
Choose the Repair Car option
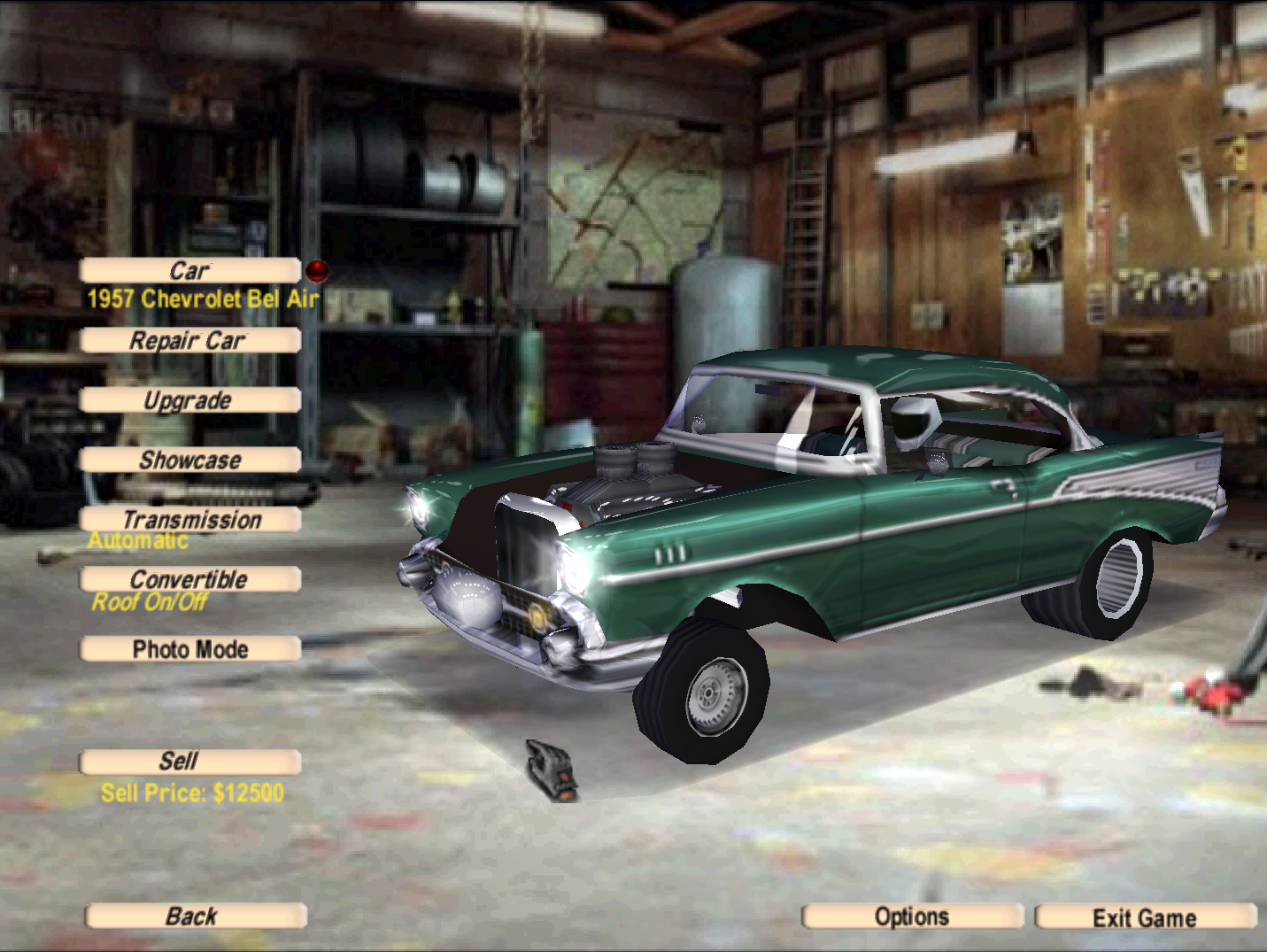tap(190, 340)
